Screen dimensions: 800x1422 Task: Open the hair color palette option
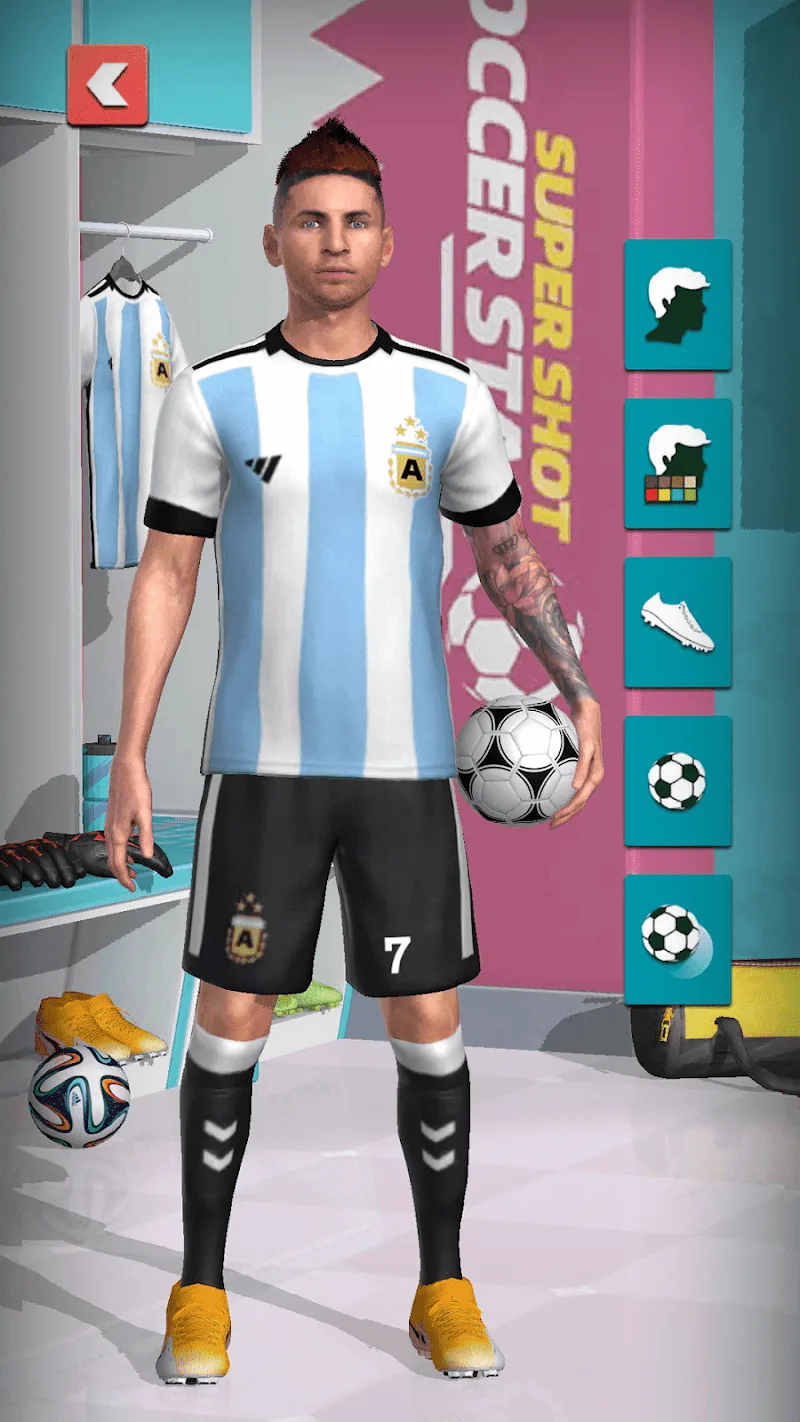(678, 463)
